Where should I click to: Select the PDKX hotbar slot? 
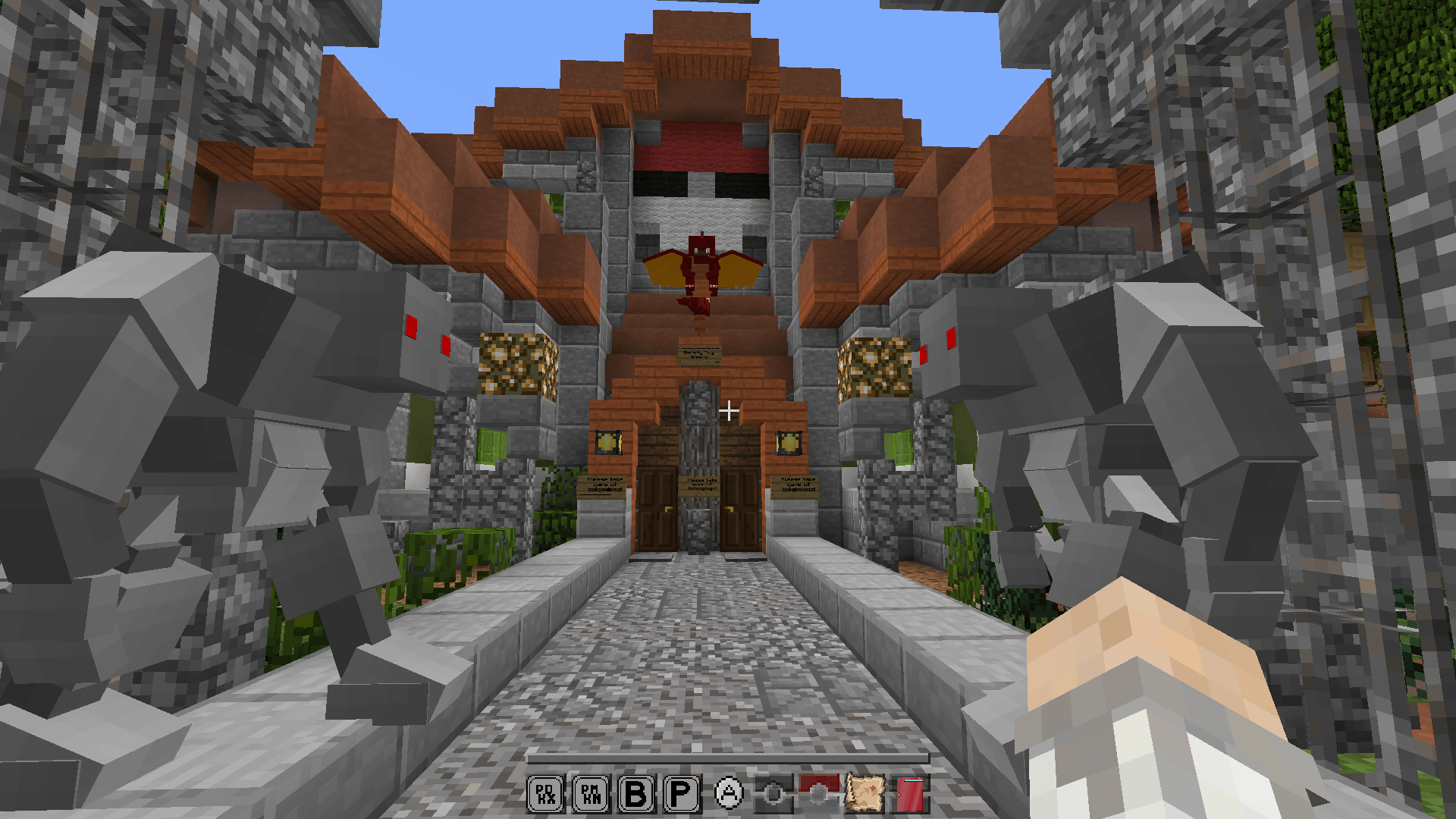(545, 794)
